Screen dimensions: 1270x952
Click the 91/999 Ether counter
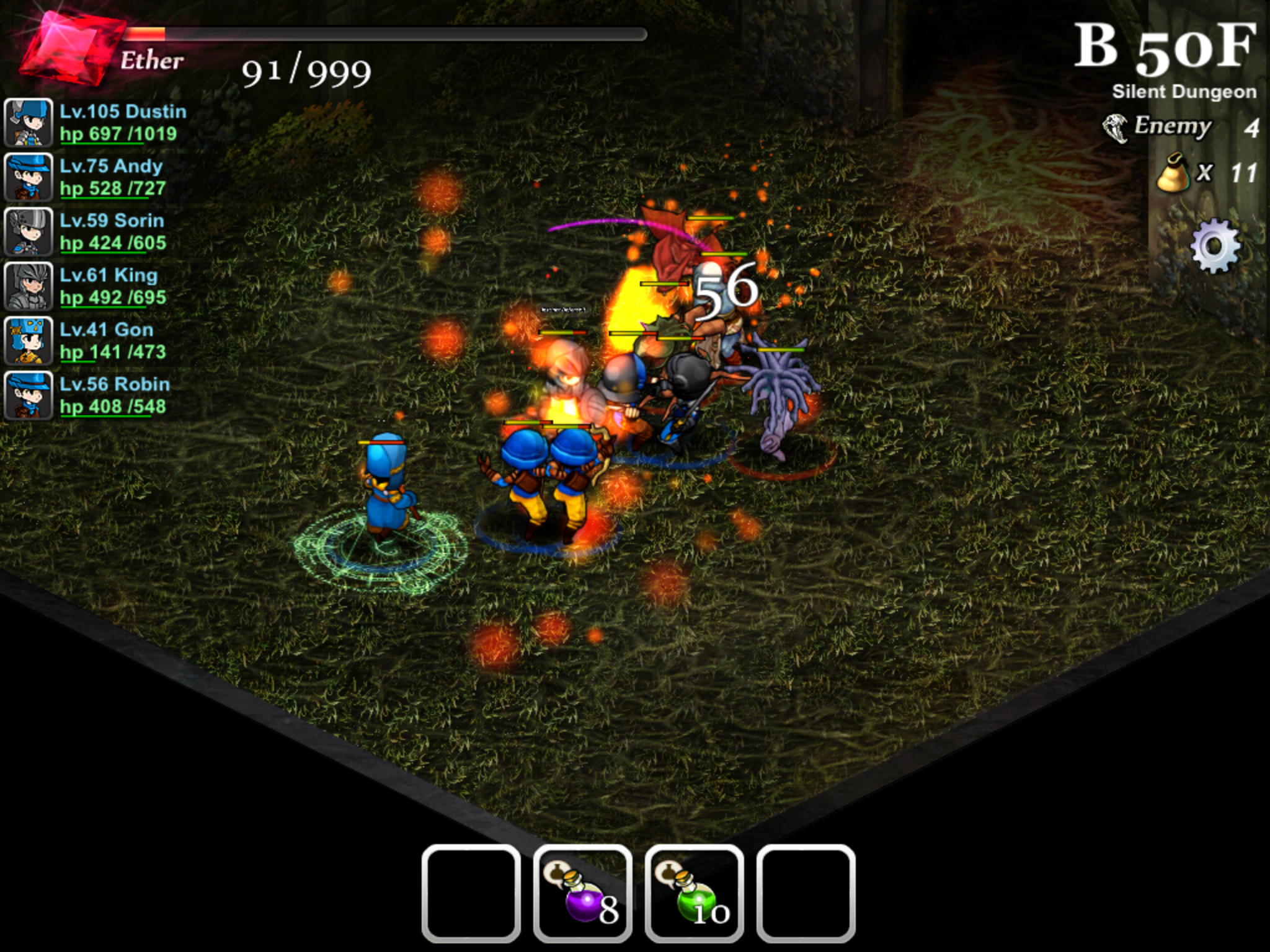(x=307, y=69)
